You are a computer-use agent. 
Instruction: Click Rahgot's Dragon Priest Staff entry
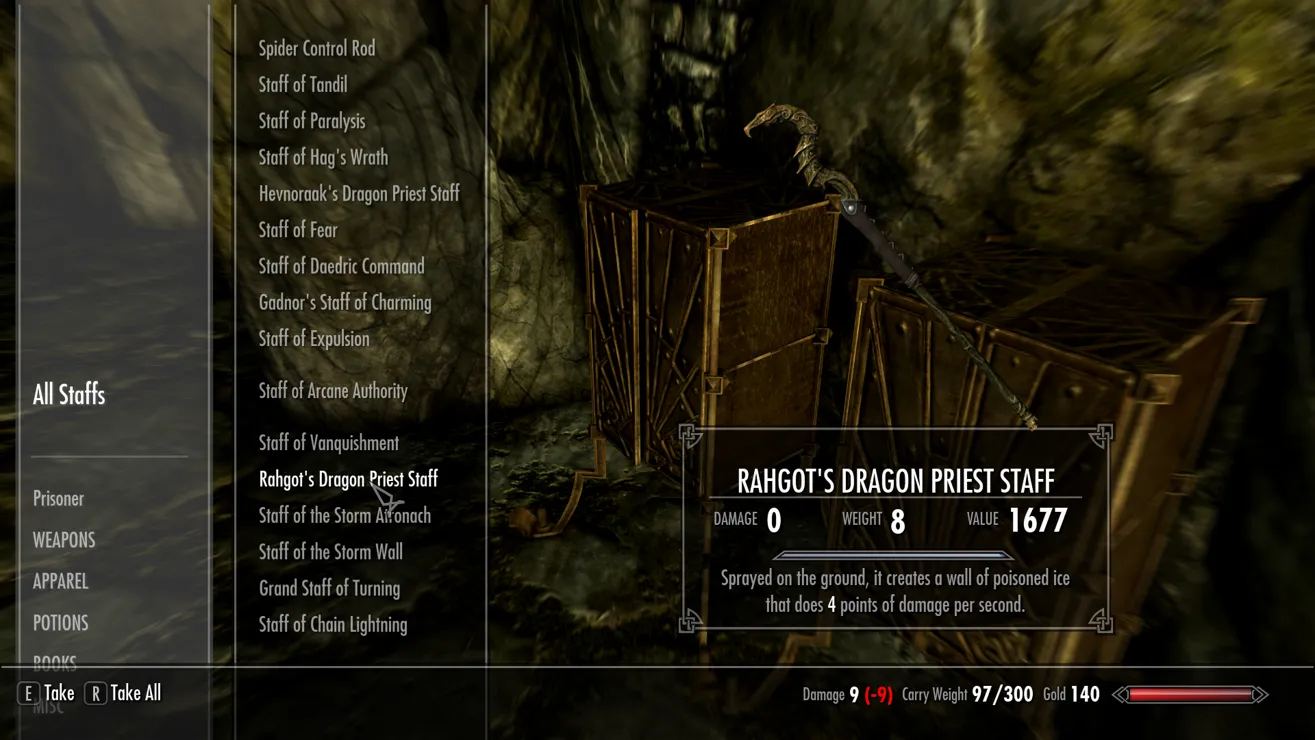tap(348, 480)
